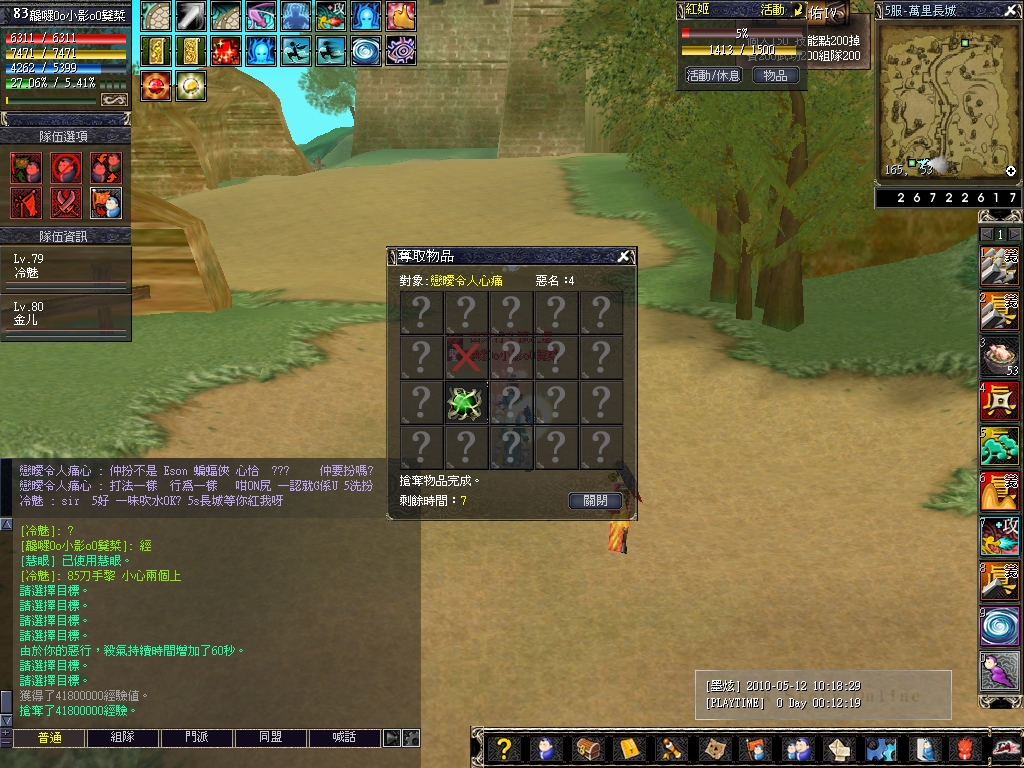This screenshot has height=768, width=1024.
Task: Use the food bowl item with count 53
Action: click(999, 356)
